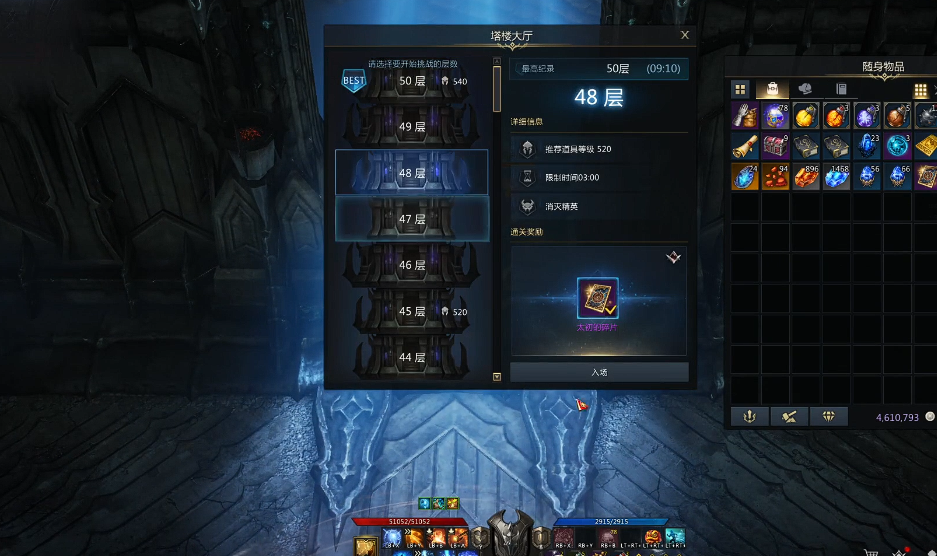
Task: Inspect the card fragment clear reward
Action: pyautogui.click(x=597, y=298)
